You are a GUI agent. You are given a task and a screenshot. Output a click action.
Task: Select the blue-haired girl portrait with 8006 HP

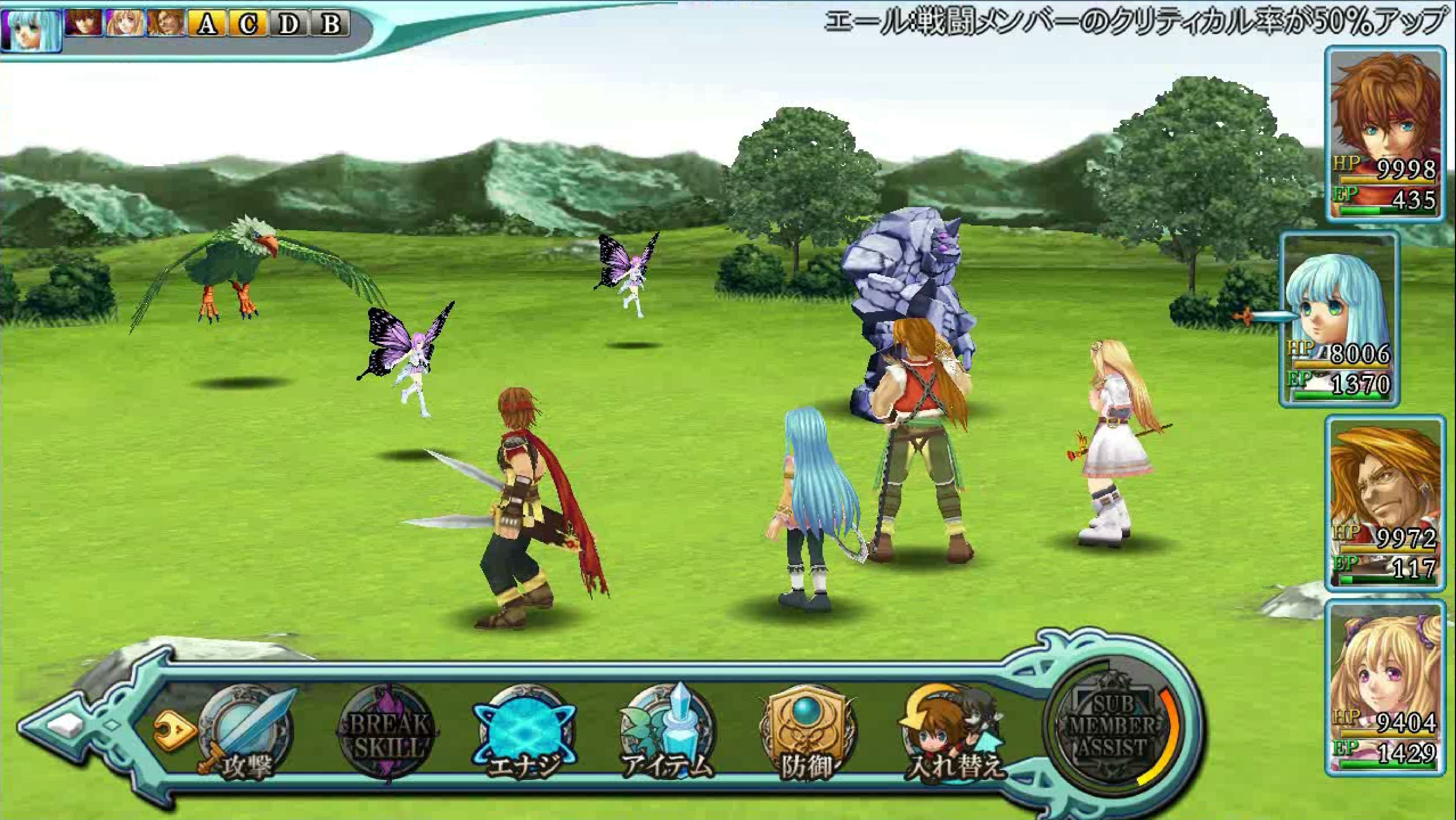(1338, 320)
